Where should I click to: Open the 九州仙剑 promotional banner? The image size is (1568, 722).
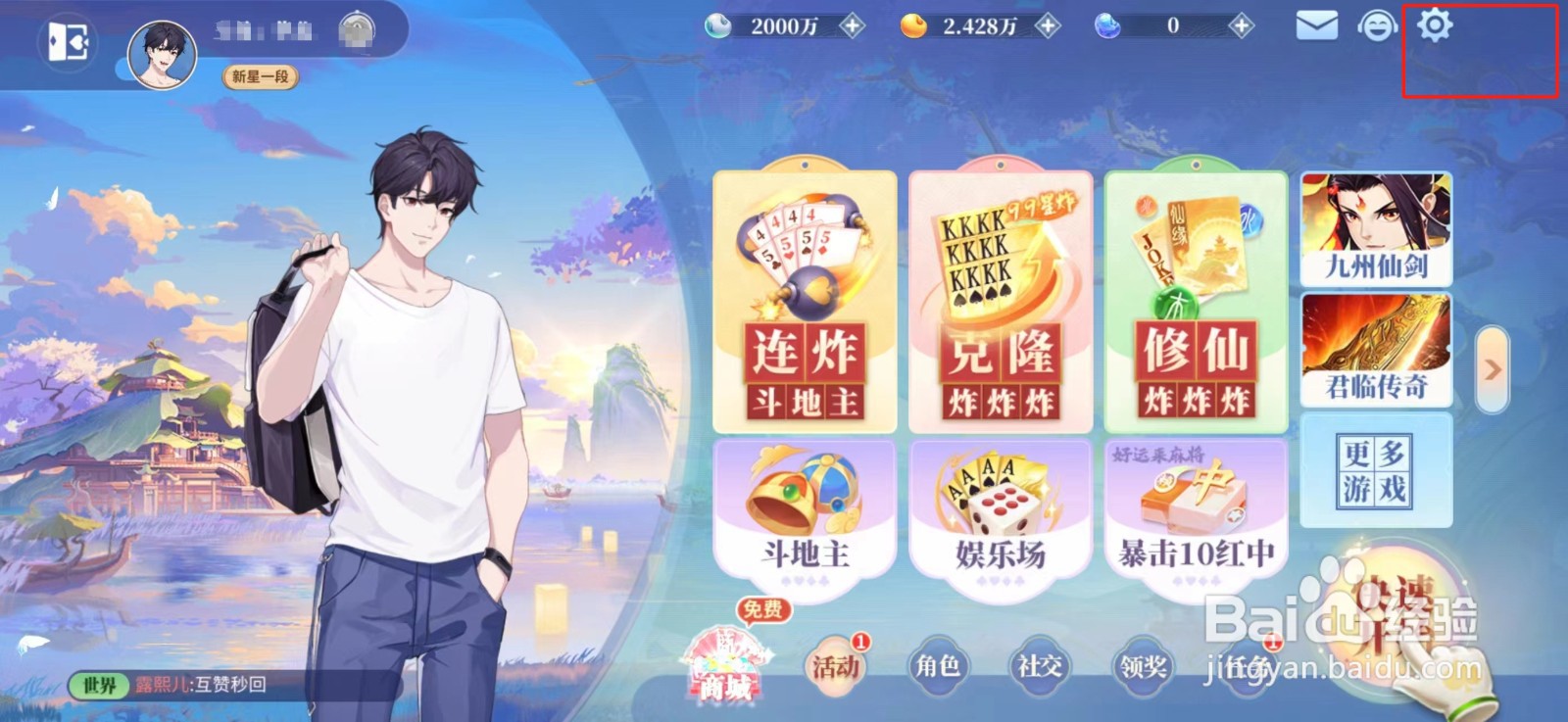(x=1376, y=230)
